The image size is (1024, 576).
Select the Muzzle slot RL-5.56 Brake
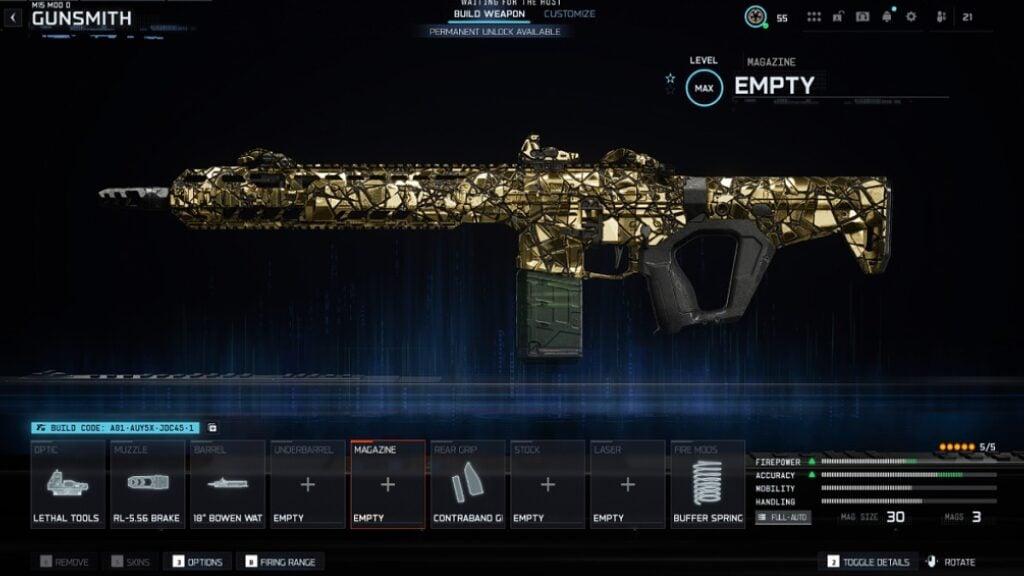click(x=147, y=484)
